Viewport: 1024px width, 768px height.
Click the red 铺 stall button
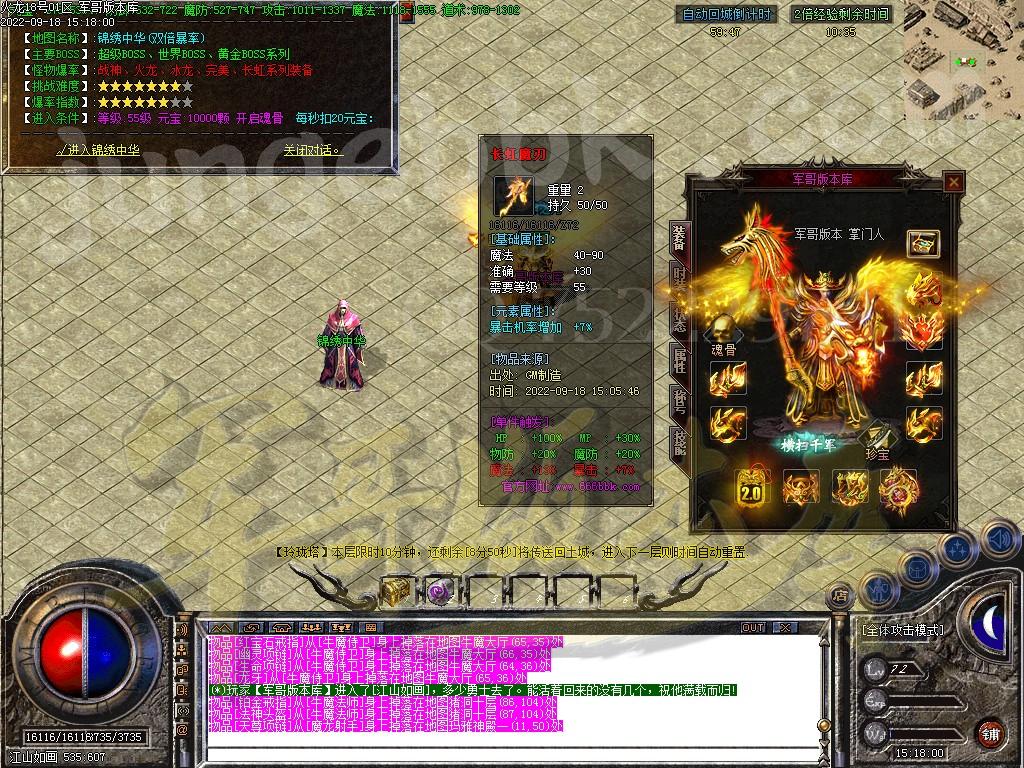point(989,731)
